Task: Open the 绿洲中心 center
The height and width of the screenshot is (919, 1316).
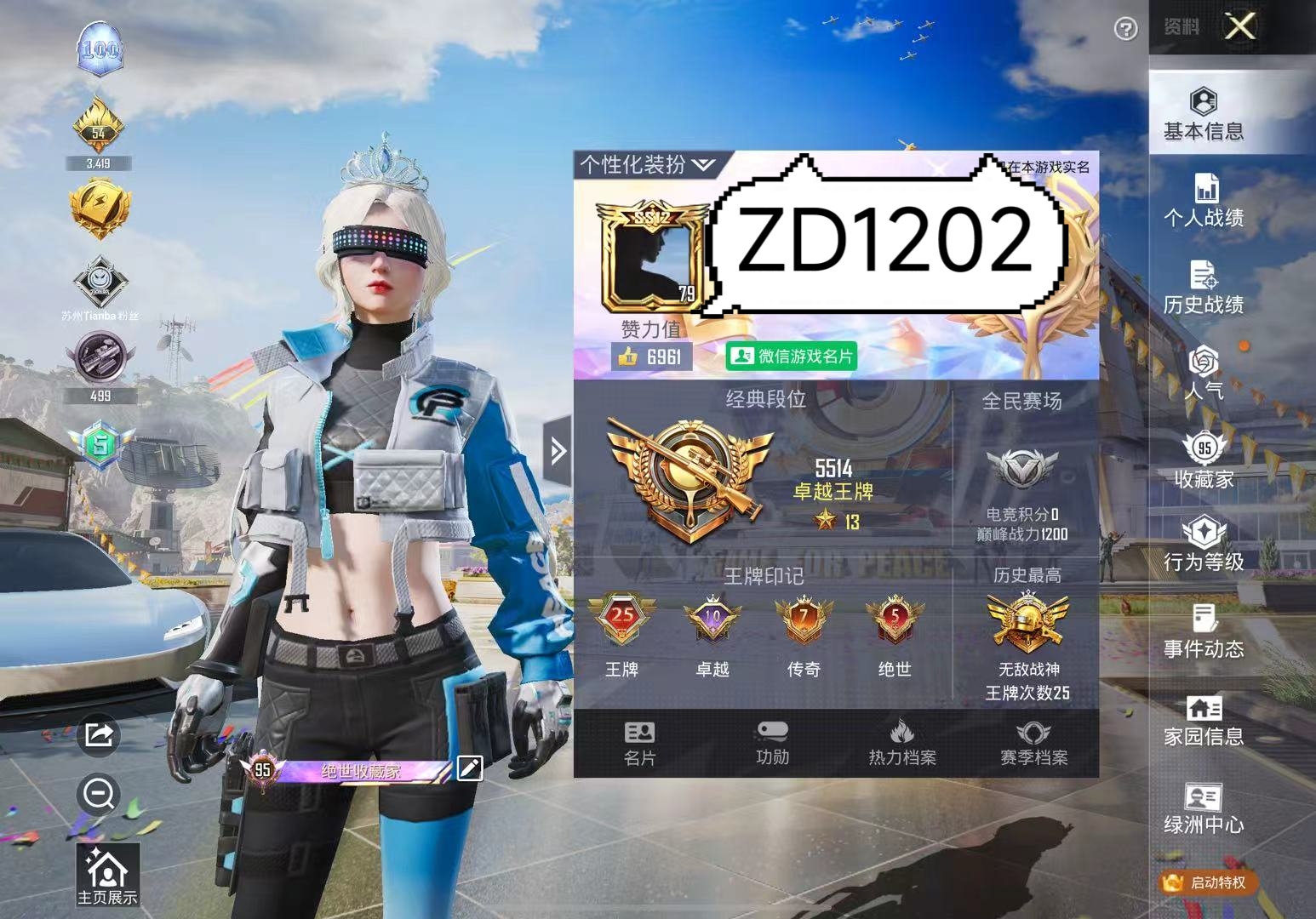Action: 1203,808
